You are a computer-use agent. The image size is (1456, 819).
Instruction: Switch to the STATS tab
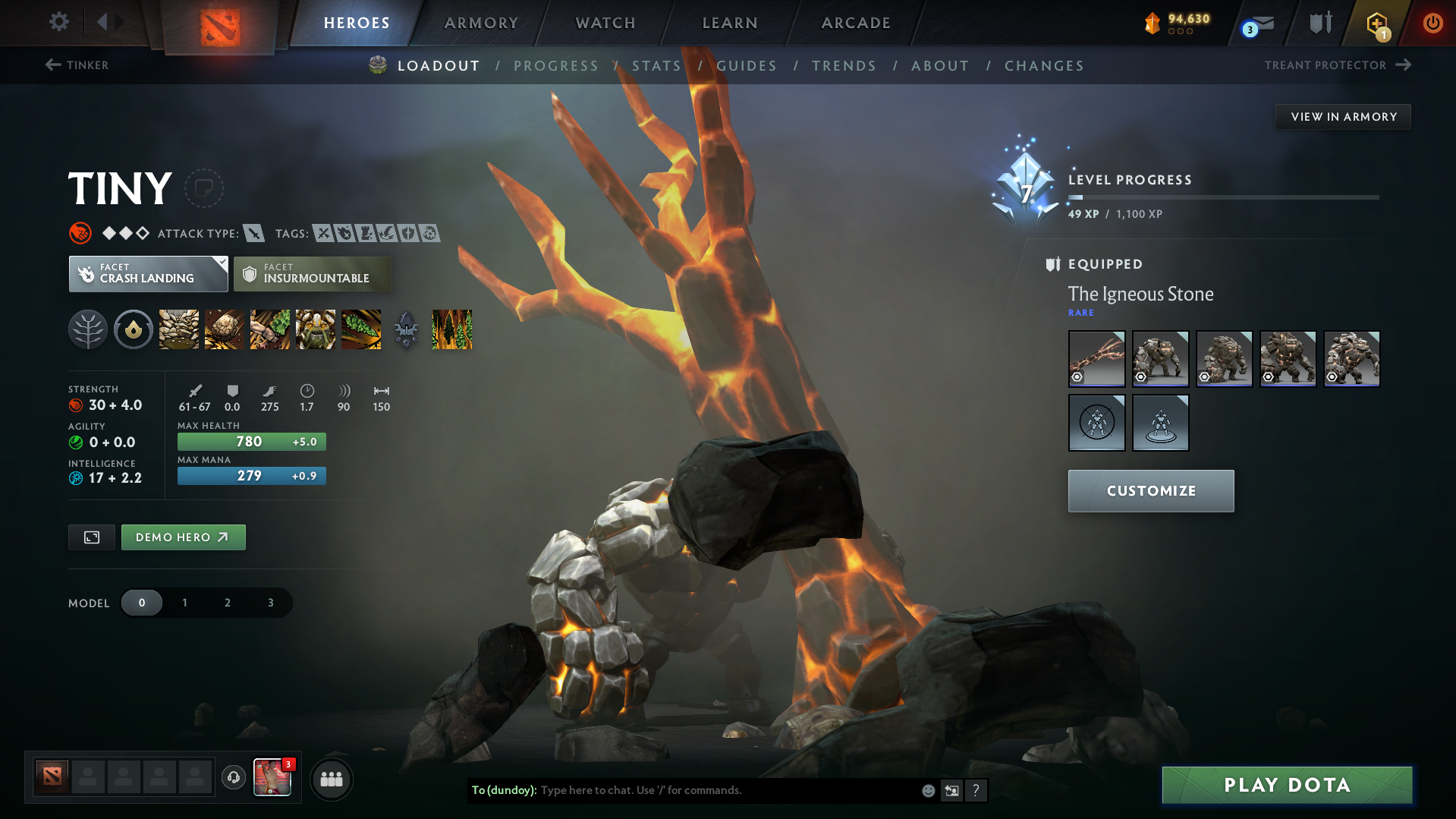[x=656, y=66]
